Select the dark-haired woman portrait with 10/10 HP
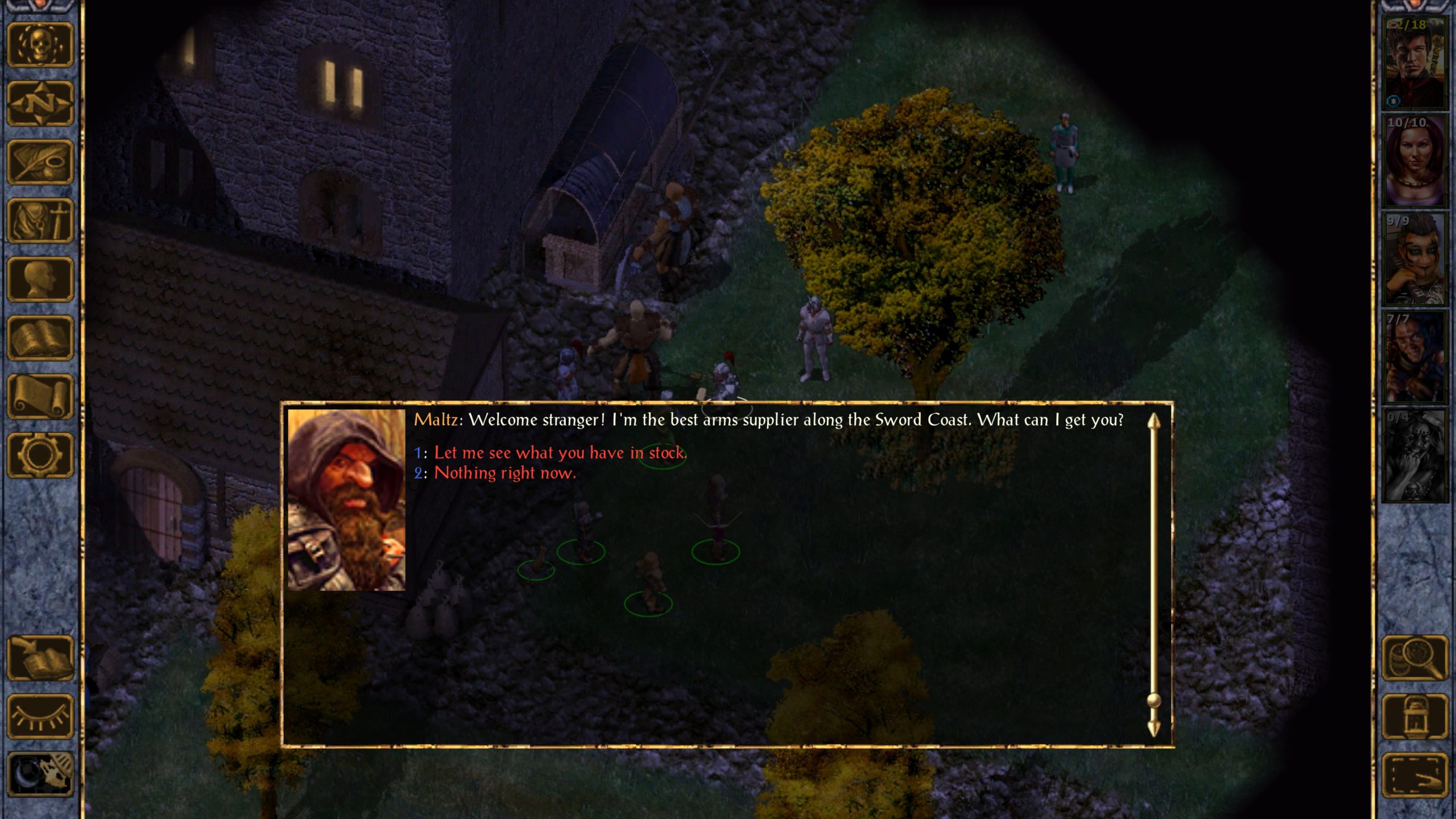Screen dimensions: 1456x819 (x=1414, y=160)
